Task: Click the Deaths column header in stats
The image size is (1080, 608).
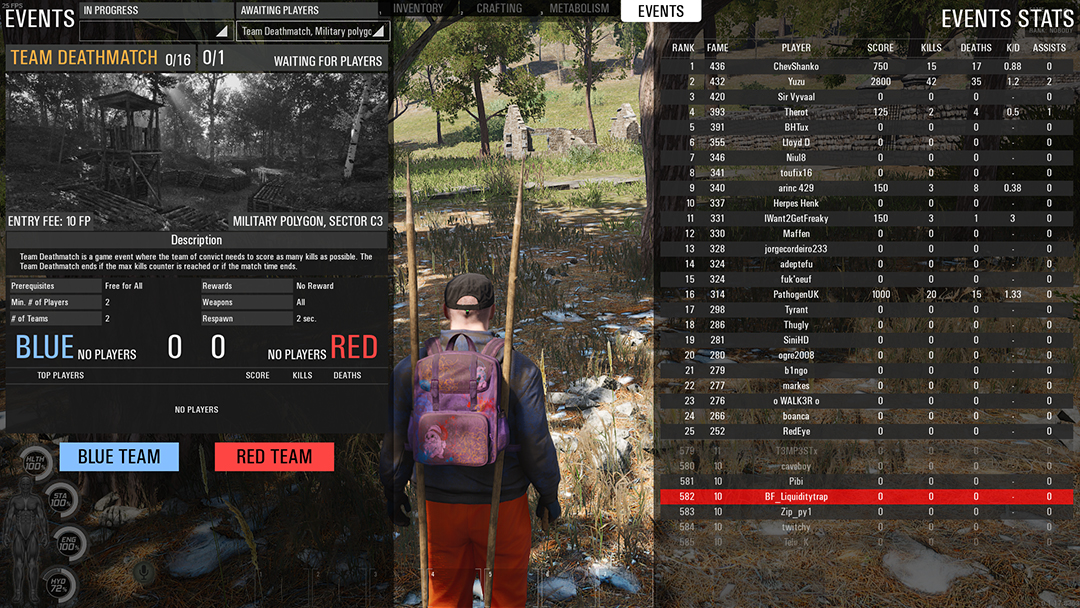Action: point(976,47)
